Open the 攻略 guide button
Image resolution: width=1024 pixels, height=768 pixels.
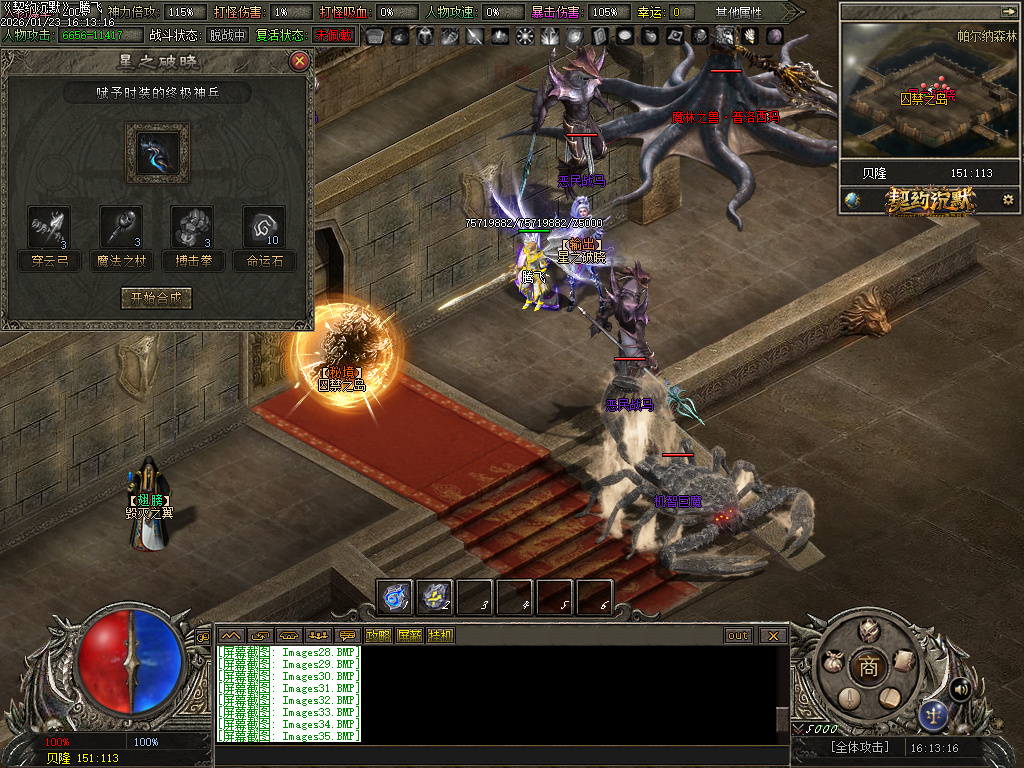coord(378,635)
